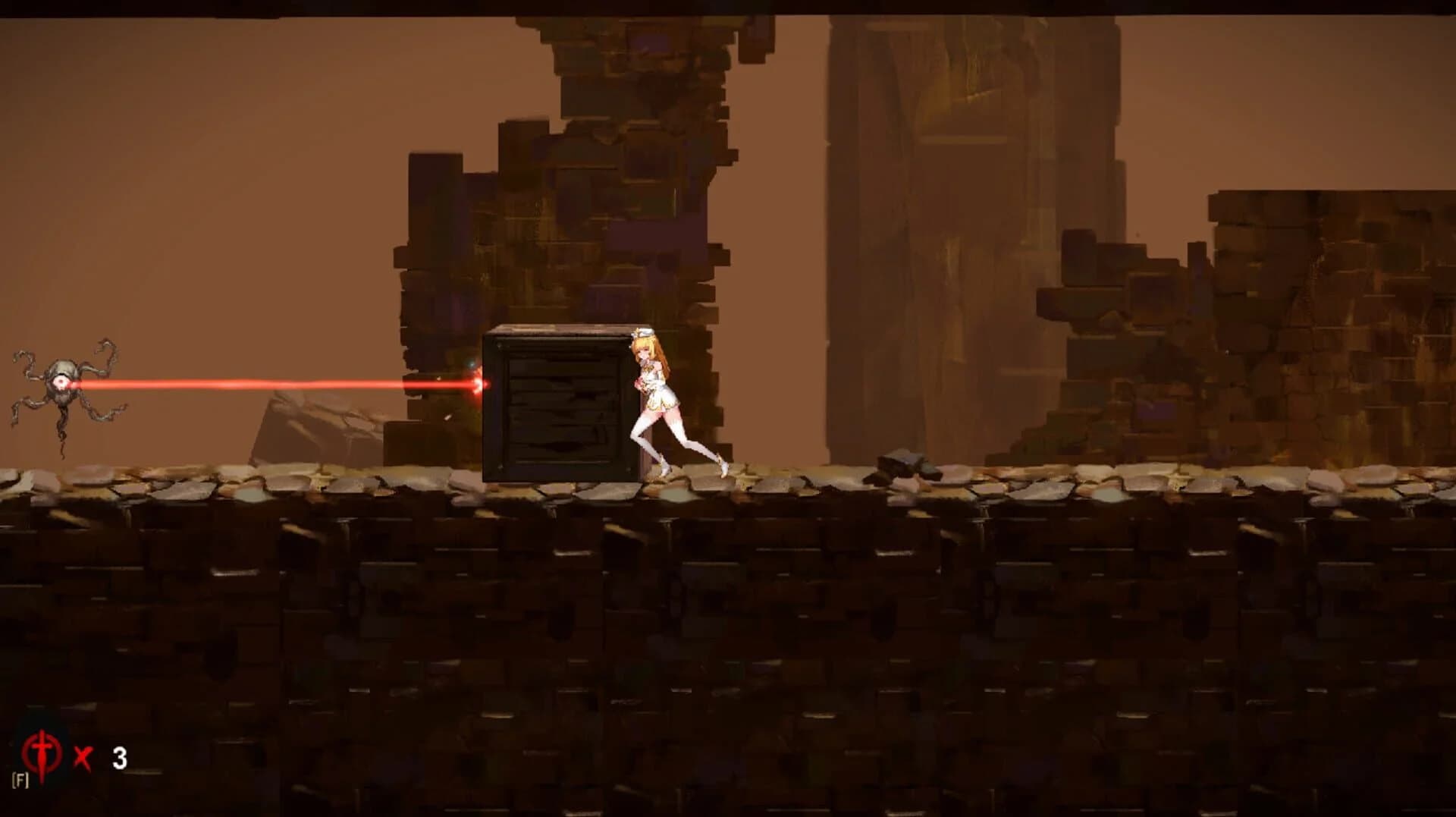The height and width of the screenshot is (817, 1456).
Task: Click the laser impact point on the crate
Action: click(x=478, y=385)
